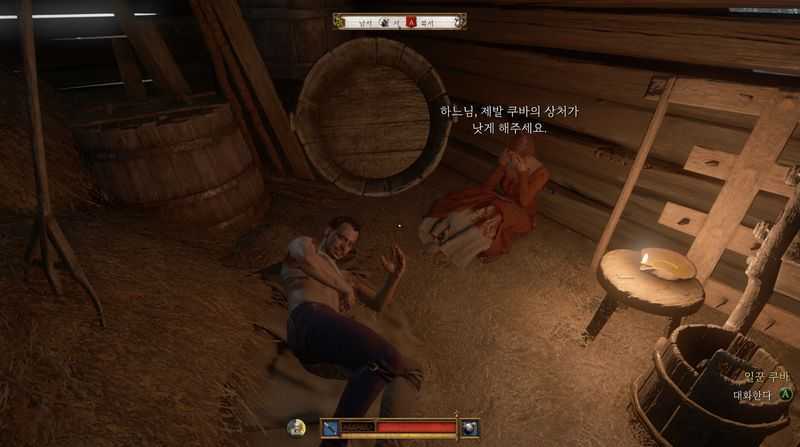Click the compass bar at top

(400, 21)
